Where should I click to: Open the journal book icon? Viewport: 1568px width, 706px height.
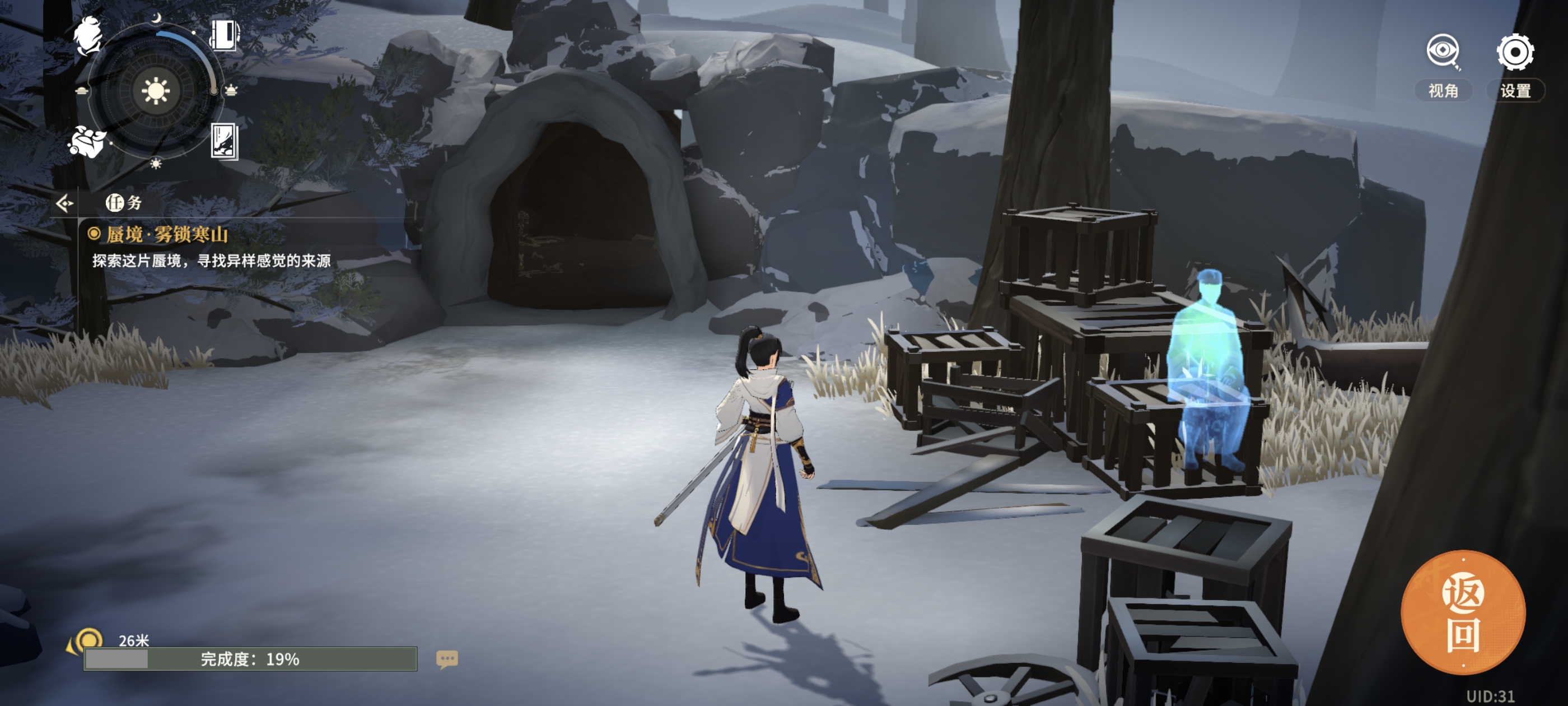click(225, 35)
